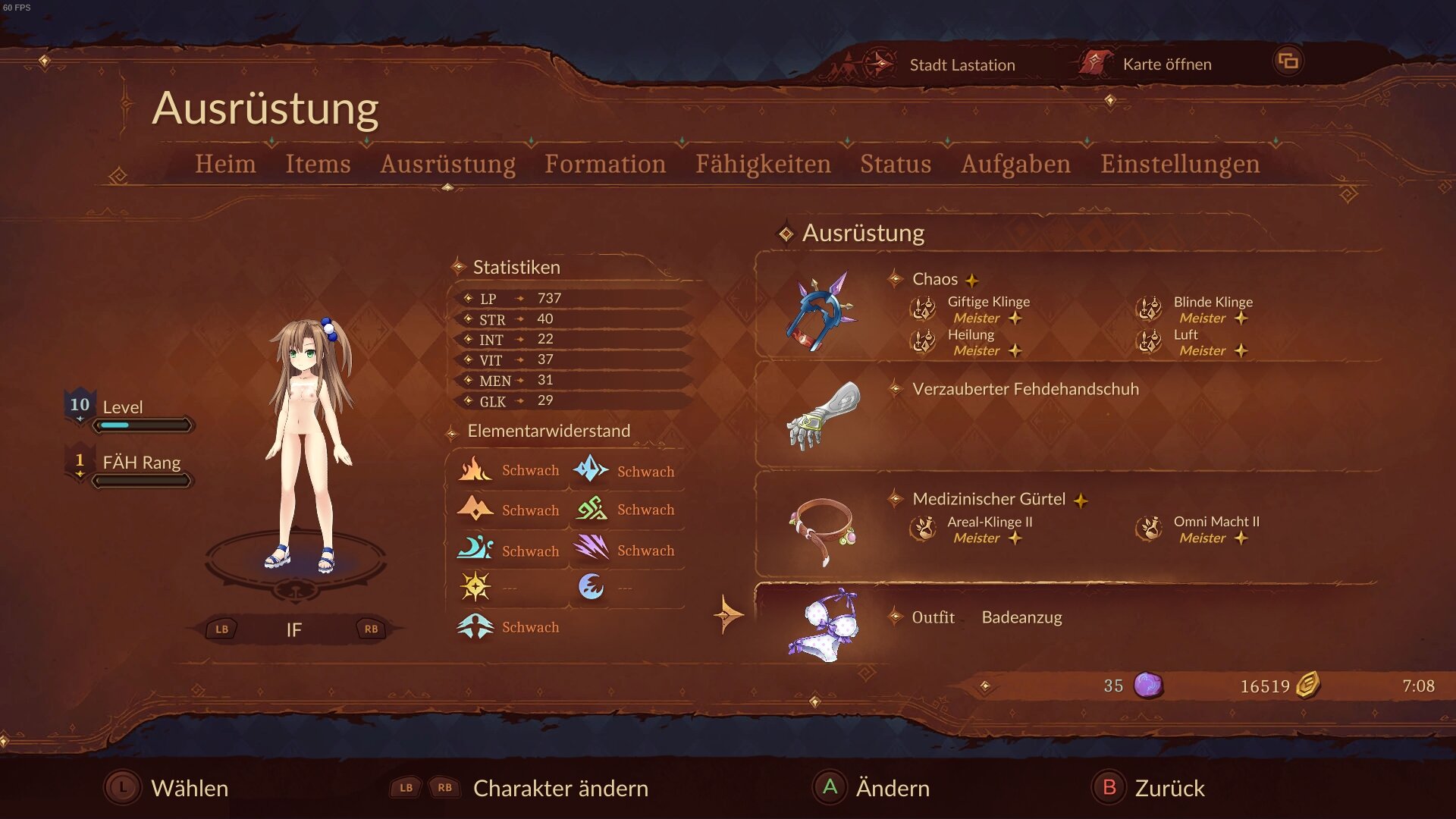
Task: Select the Chaos weapon slot
Action: 934,279
